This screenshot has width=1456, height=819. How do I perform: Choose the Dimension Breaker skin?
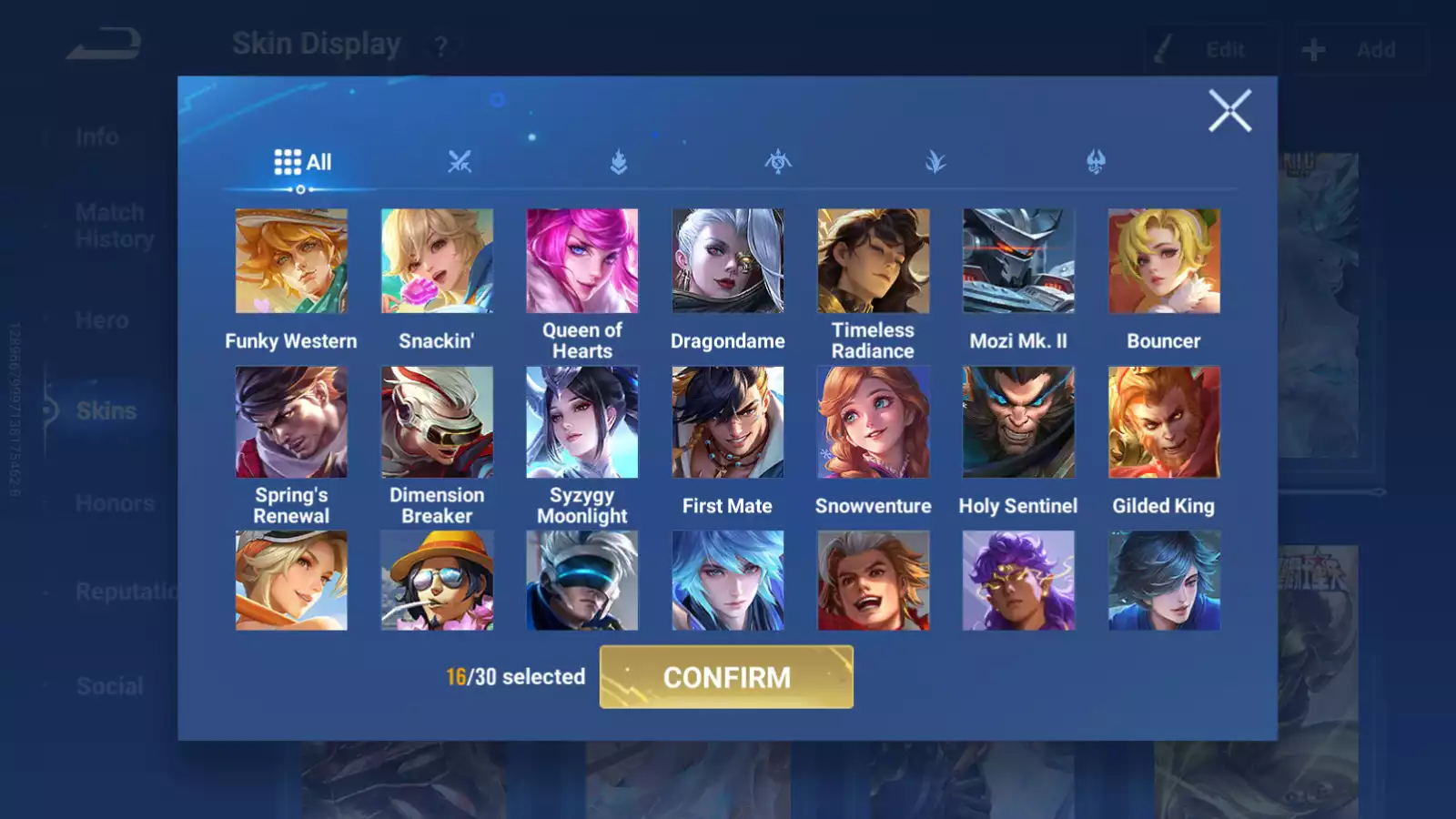[437, 422]
